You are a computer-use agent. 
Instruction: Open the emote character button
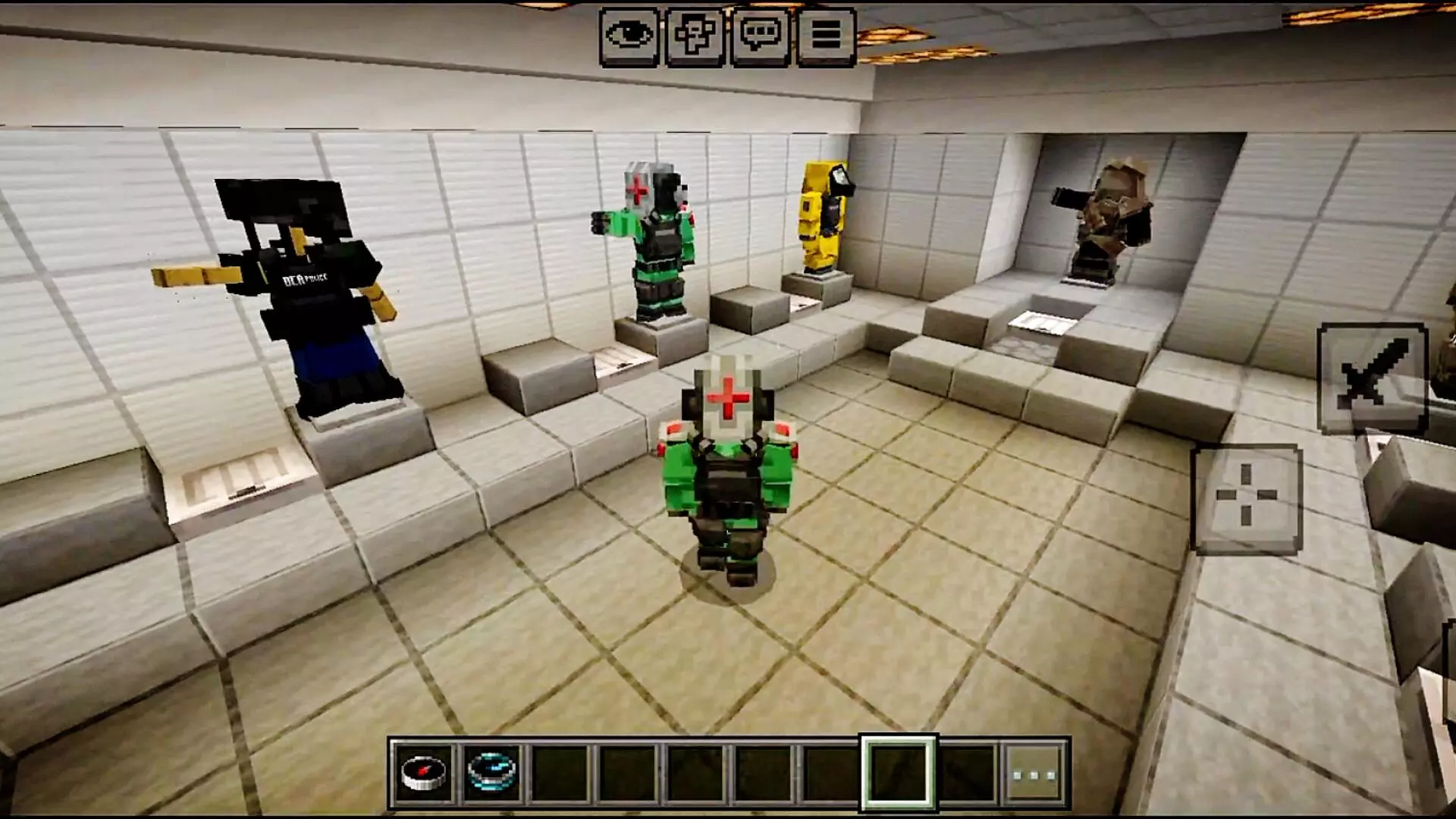click(x=695, y=36)
